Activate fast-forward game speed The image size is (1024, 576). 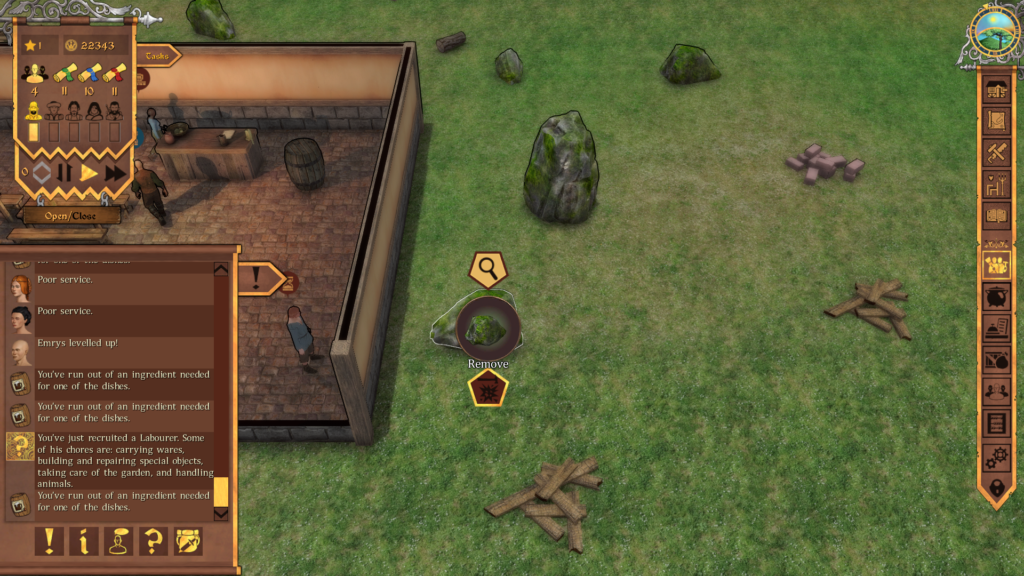point(115,173)
